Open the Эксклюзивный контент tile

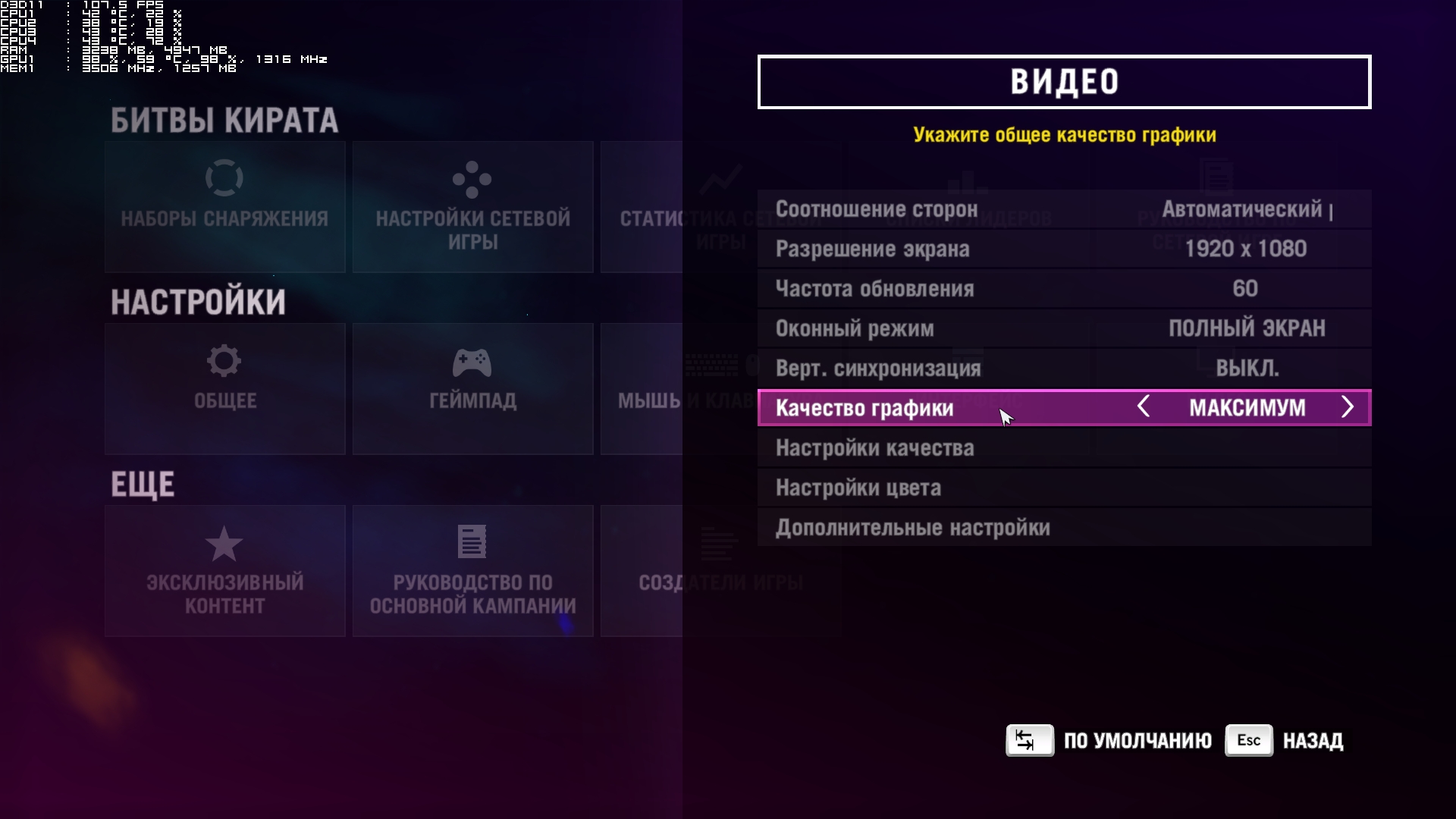(225, 571)
